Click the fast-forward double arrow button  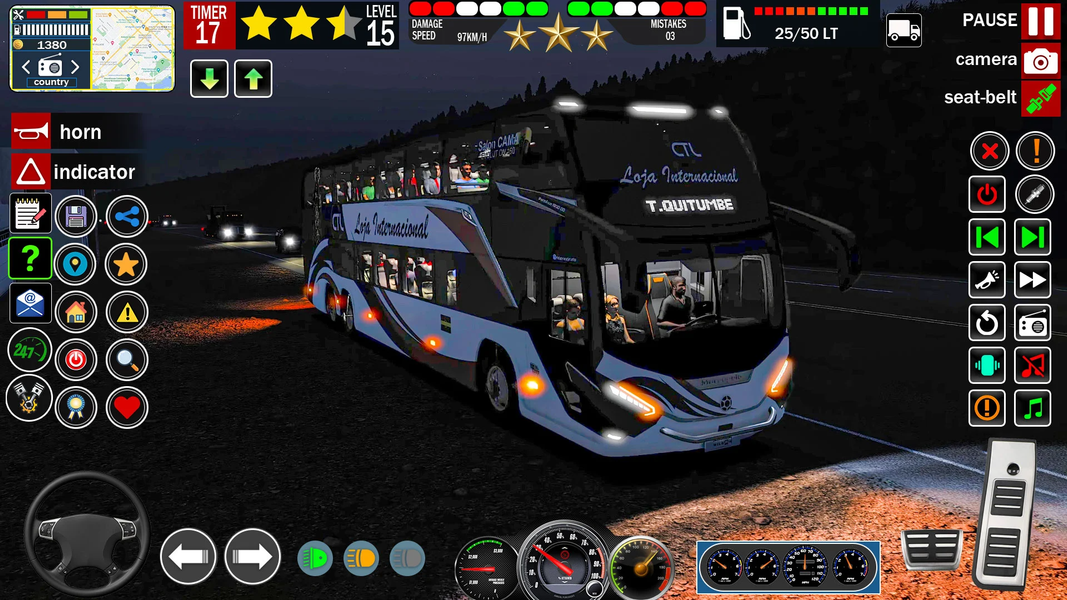[1034, 280]
